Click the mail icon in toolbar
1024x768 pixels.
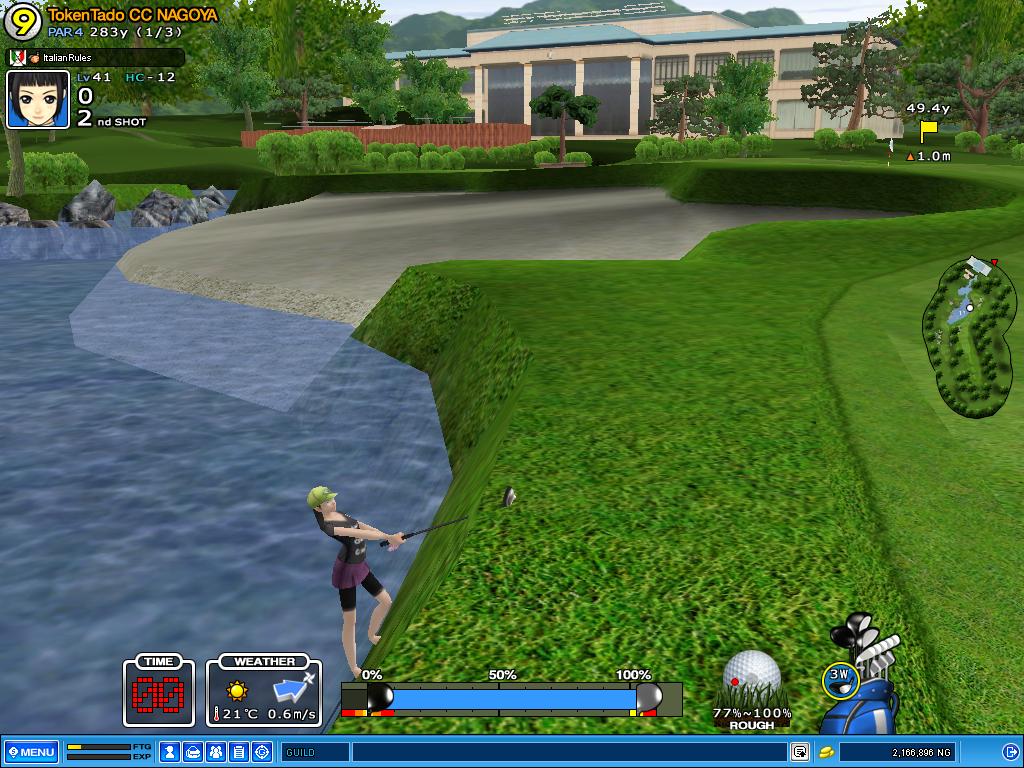tap(193, 752)
